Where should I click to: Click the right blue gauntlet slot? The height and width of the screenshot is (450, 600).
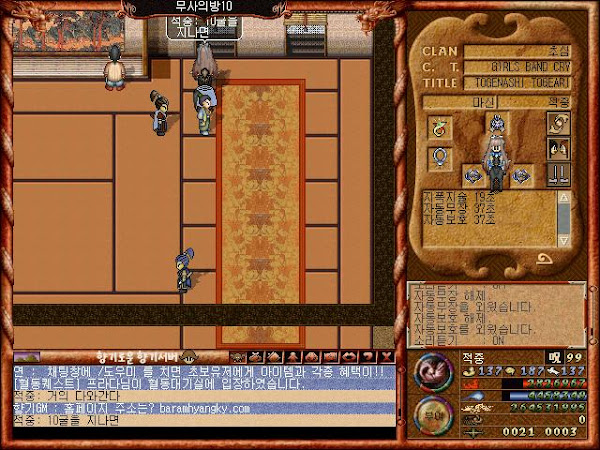(520, 176)
